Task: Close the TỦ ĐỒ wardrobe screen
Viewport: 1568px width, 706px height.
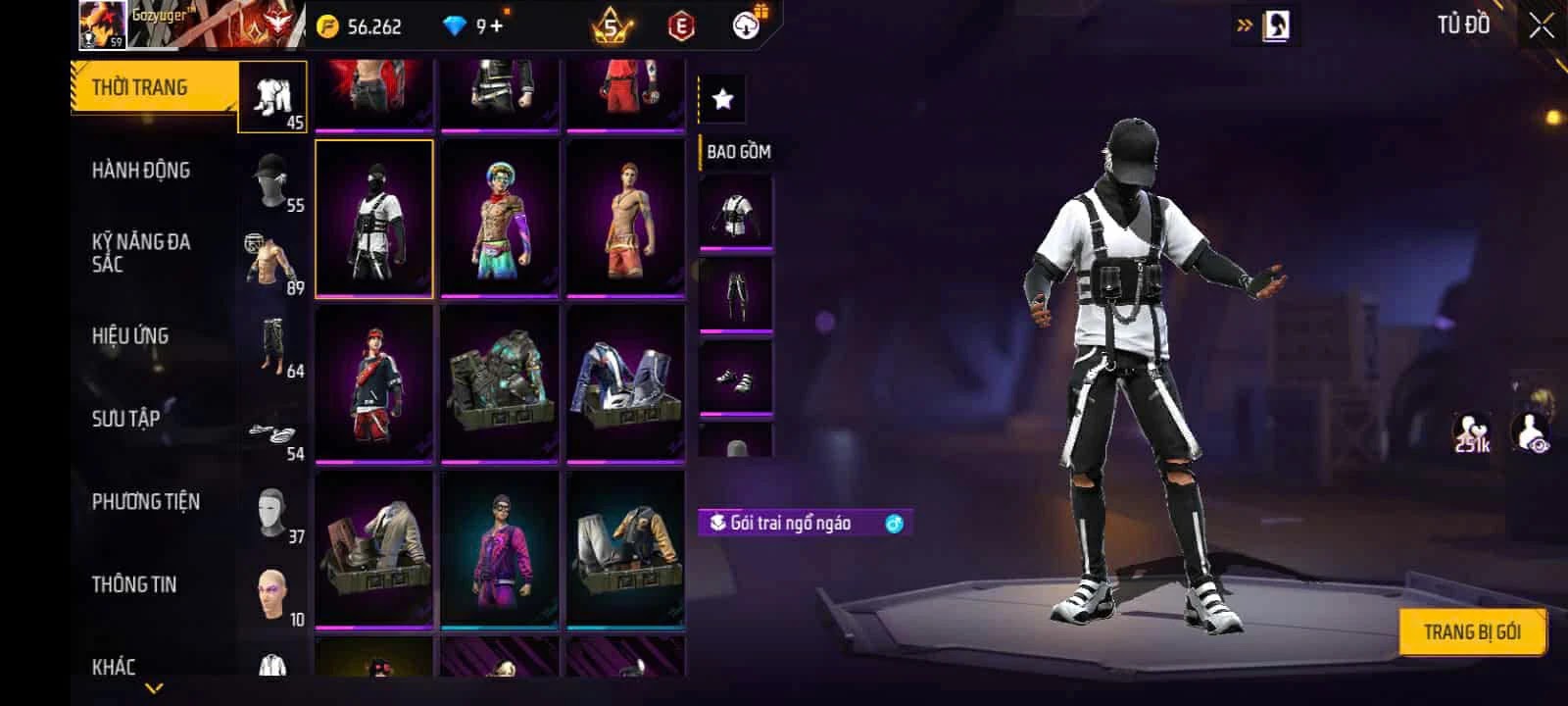Action: pos(1542,26)
